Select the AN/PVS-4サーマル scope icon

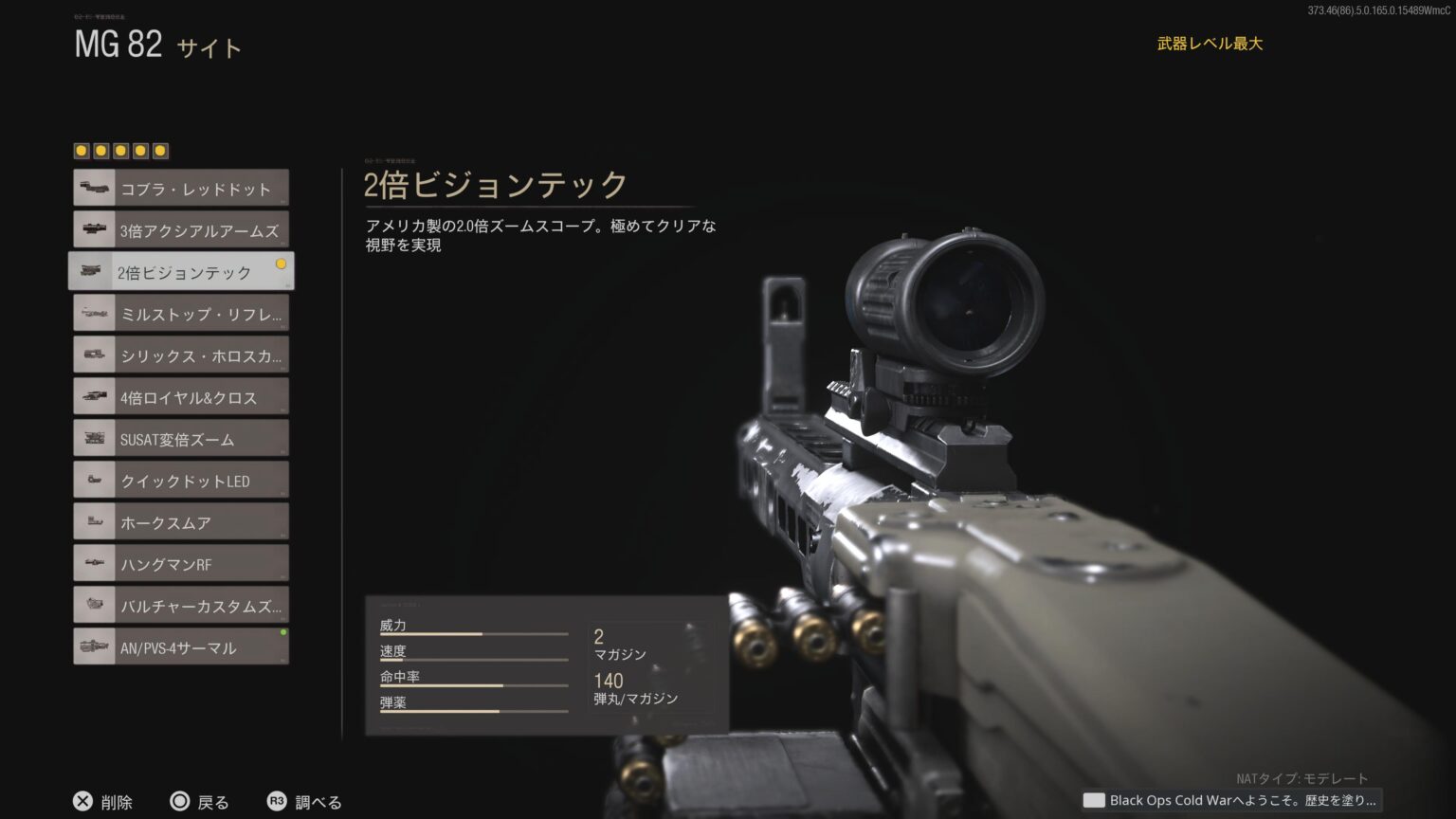pyautogui.click(x=93, y=646)
